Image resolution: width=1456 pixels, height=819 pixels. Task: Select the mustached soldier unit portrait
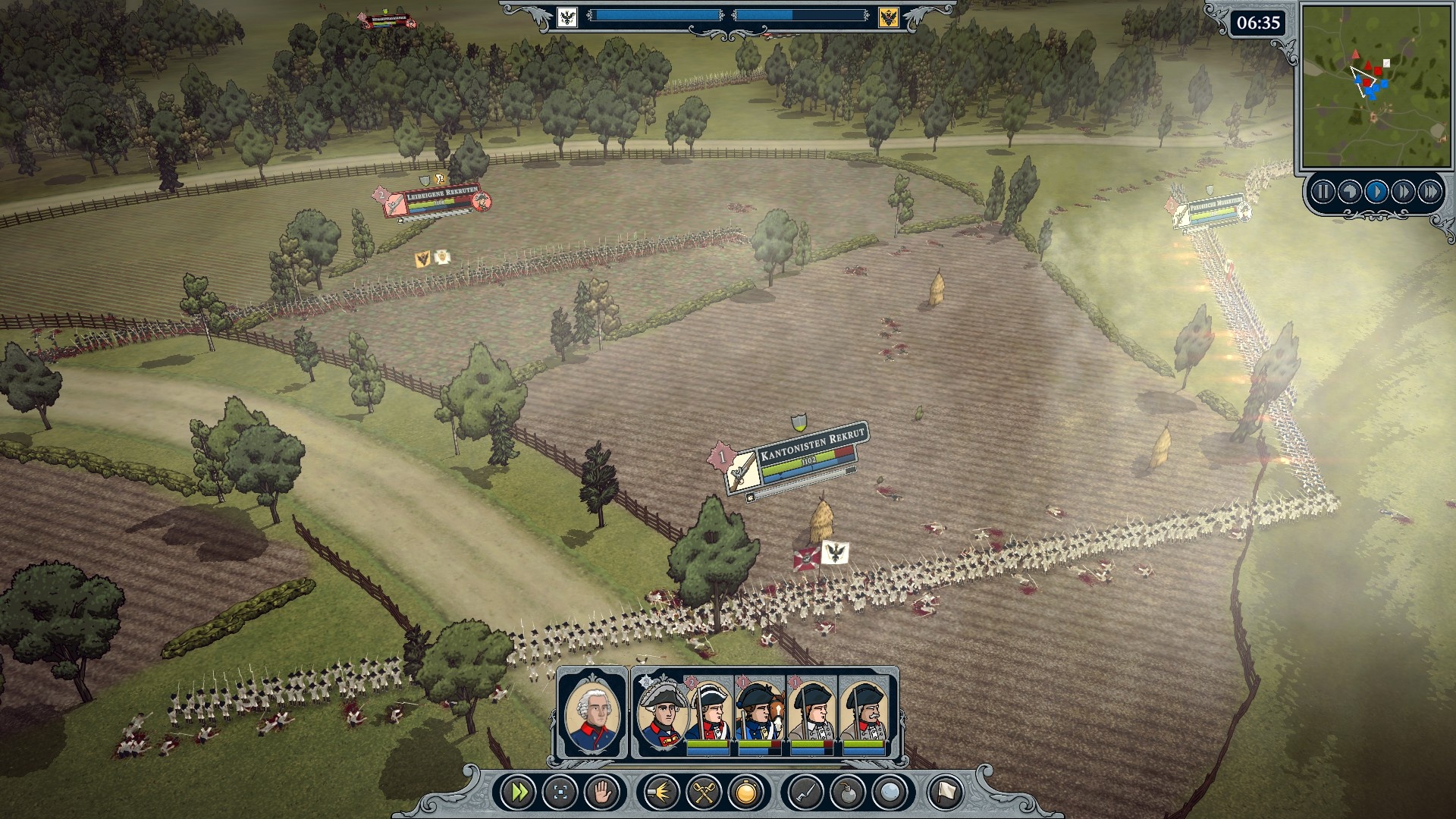point(864,714)
